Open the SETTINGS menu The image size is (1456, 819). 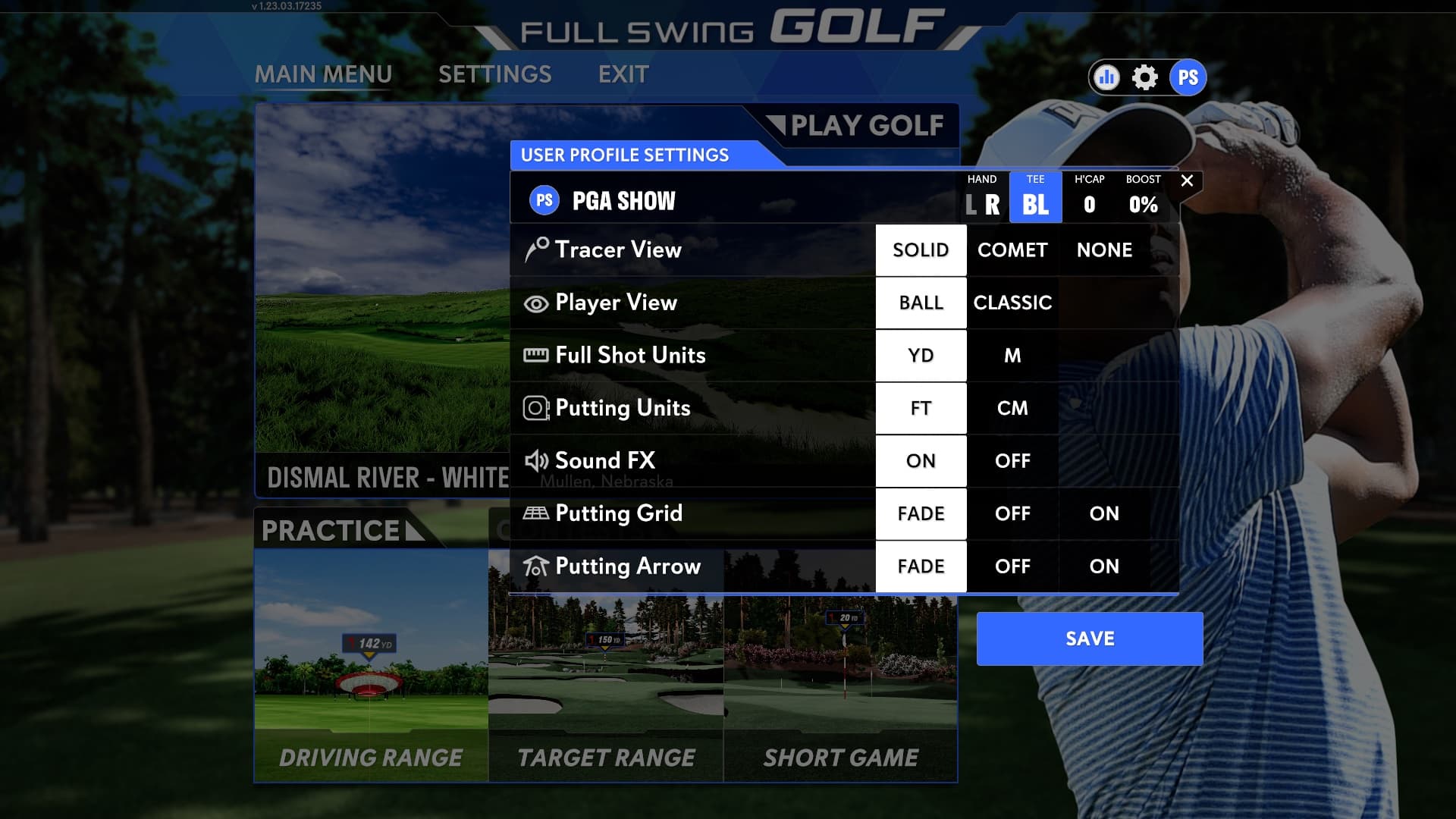[495, 74]
